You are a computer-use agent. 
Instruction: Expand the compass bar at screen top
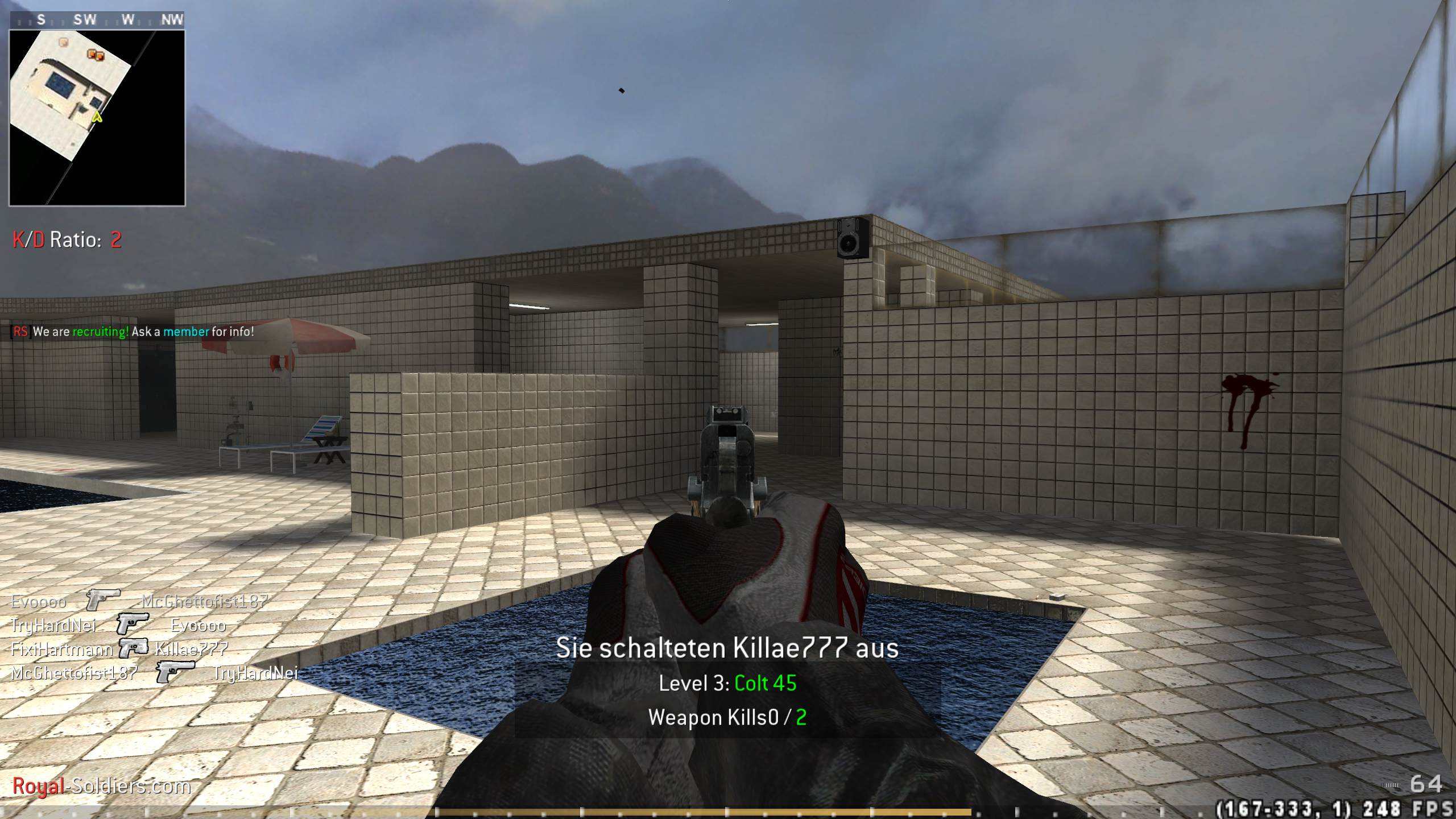(97, 19)
